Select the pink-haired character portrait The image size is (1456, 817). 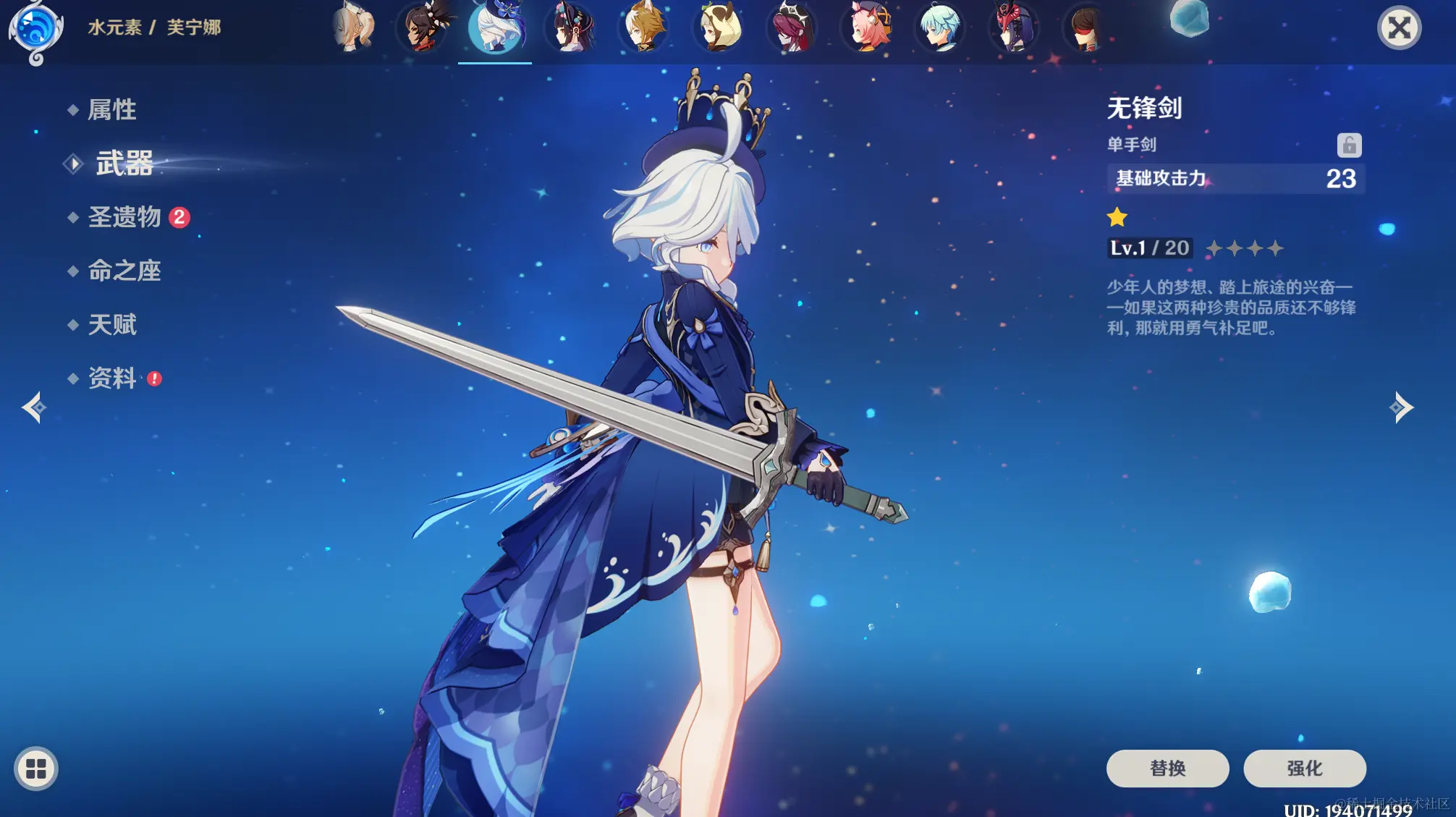click(866, 28)
